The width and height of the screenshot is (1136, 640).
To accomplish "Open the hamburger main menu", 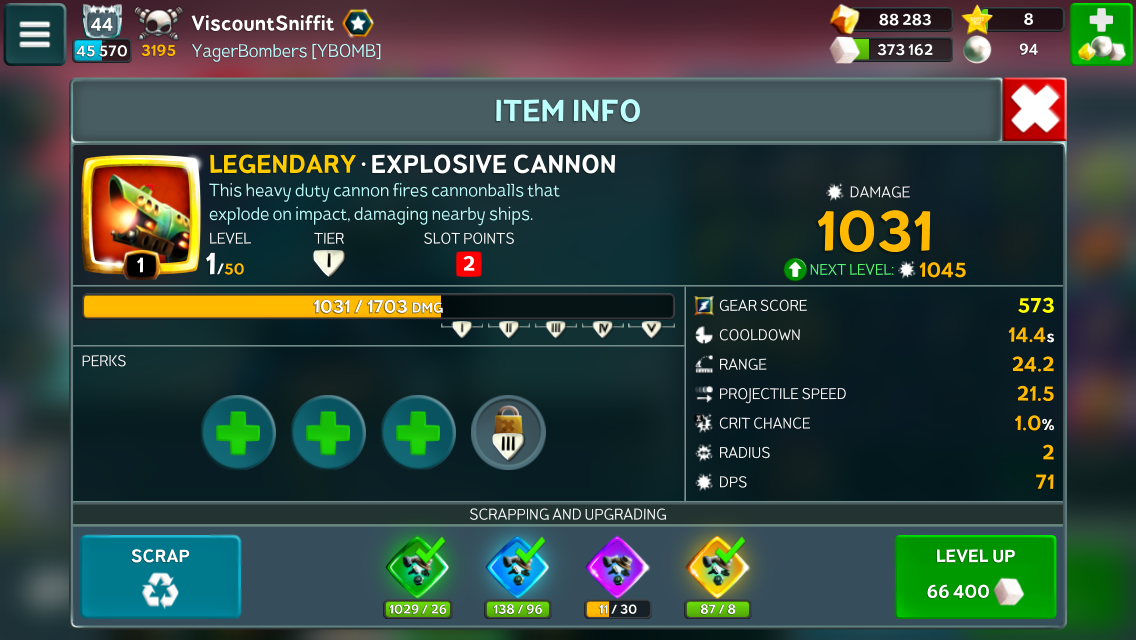I will pos(35,34).
